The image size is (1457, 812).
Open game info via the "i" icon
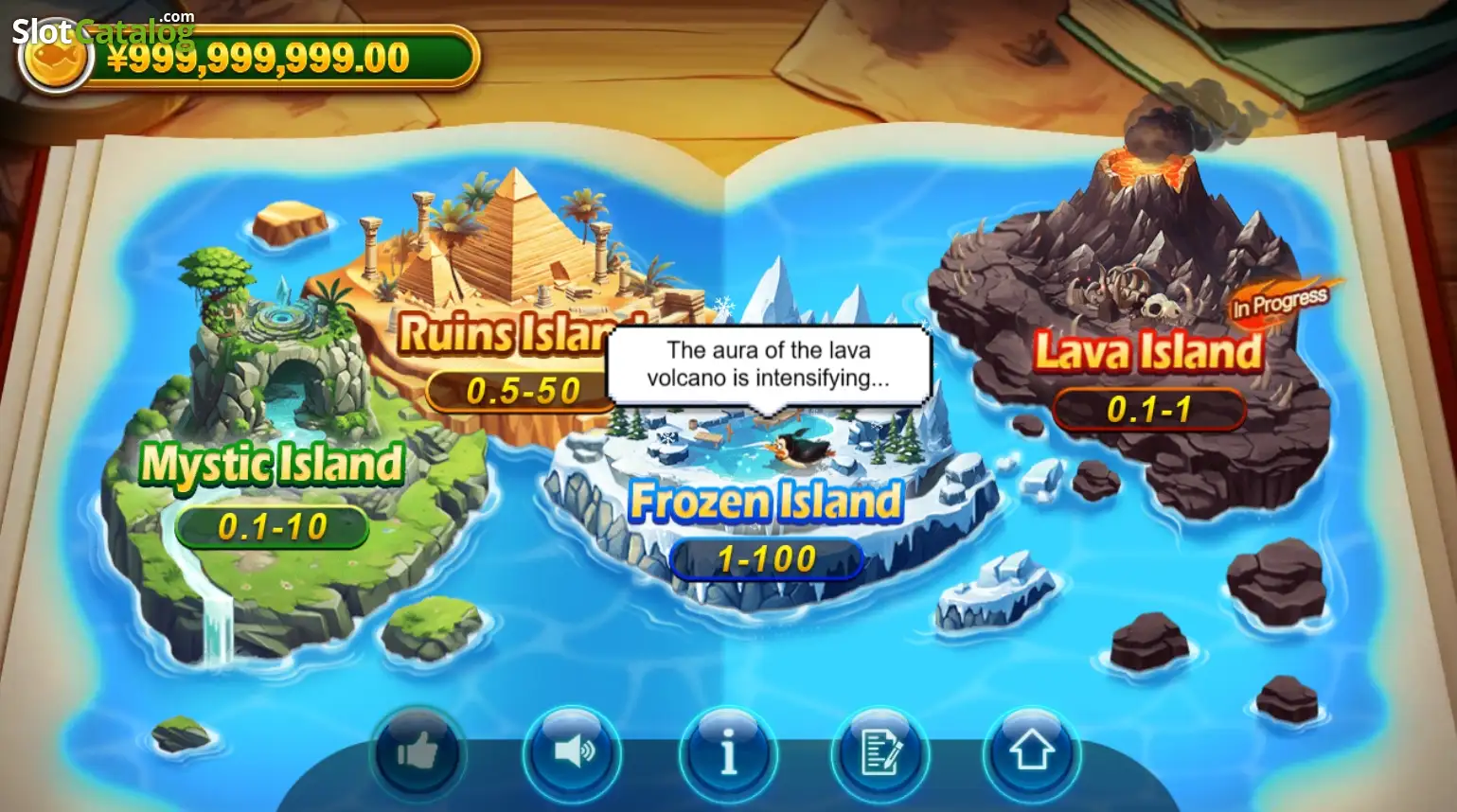pyautogui.click(x=728, y=750)
